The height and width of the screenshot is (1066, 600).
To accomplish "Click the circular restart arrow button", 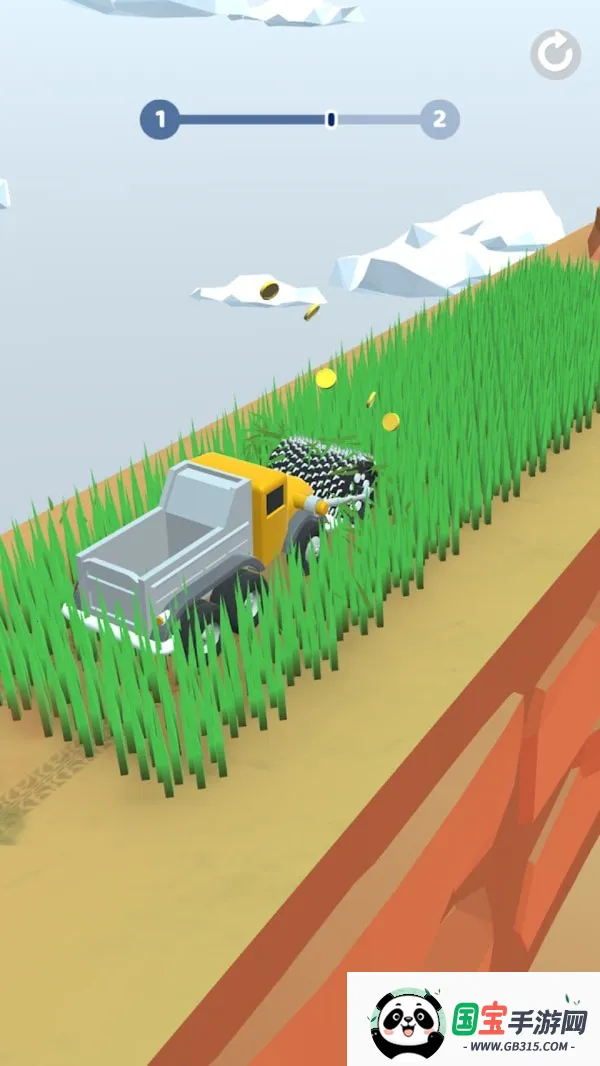I will [x=555, y=55].
